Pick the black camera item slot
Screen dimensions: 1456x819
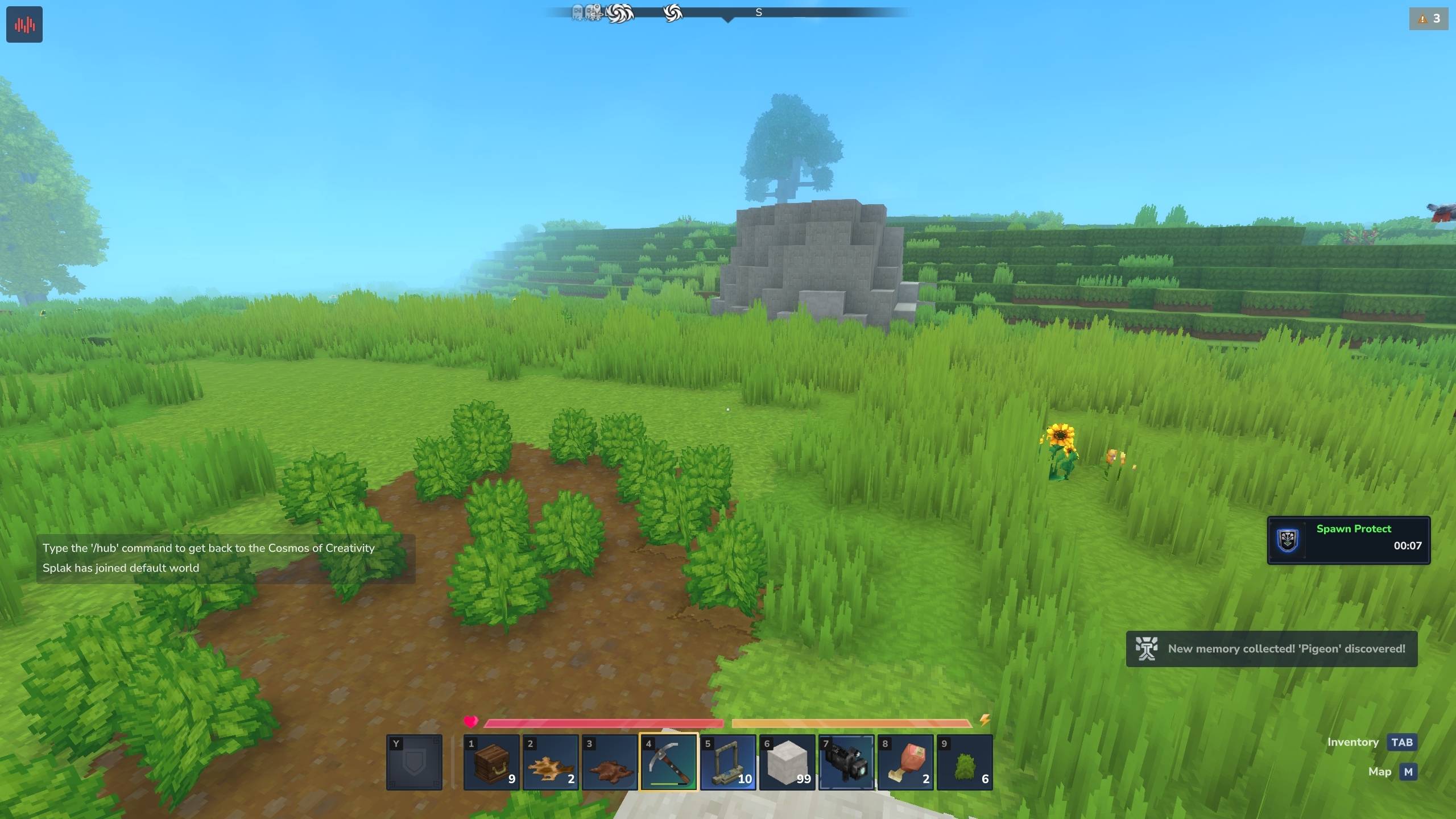(846, 763)
